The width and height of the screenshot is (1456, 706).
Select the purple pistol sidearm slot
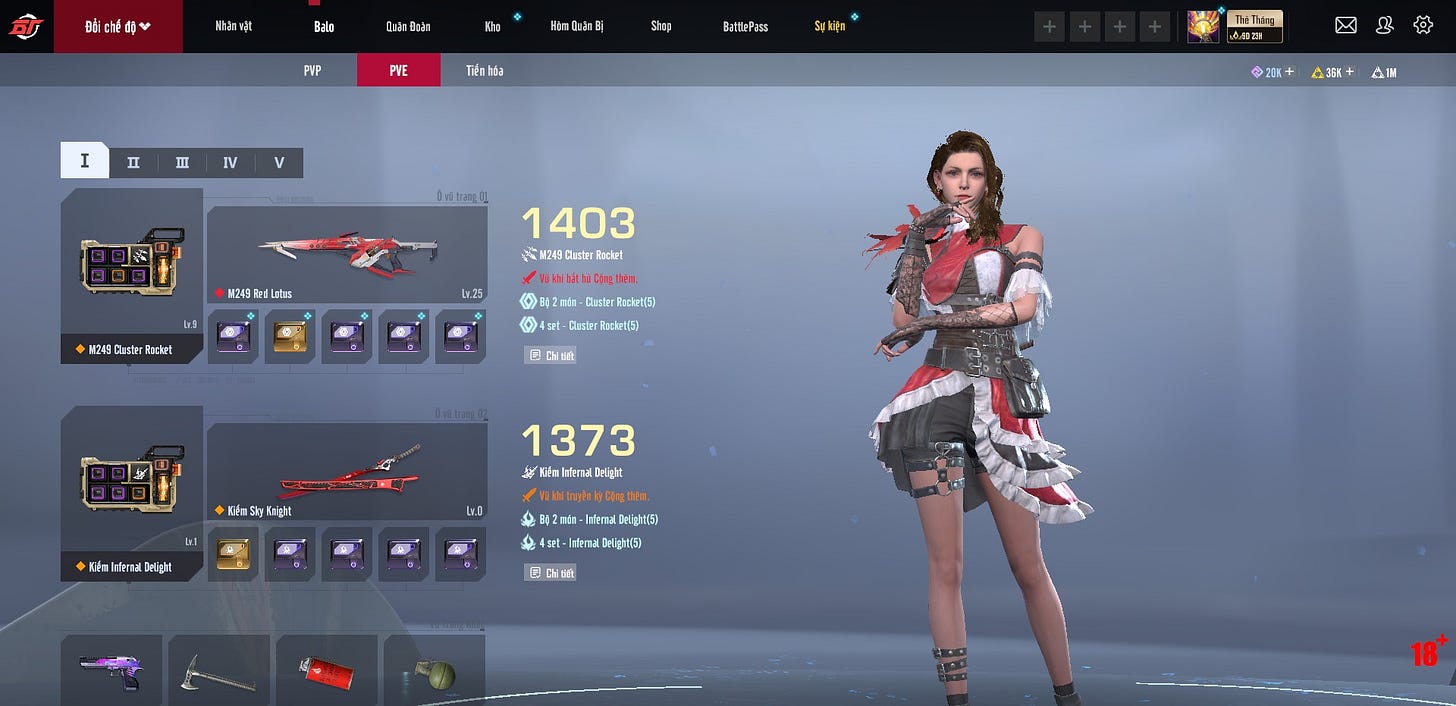coord(111,670)
